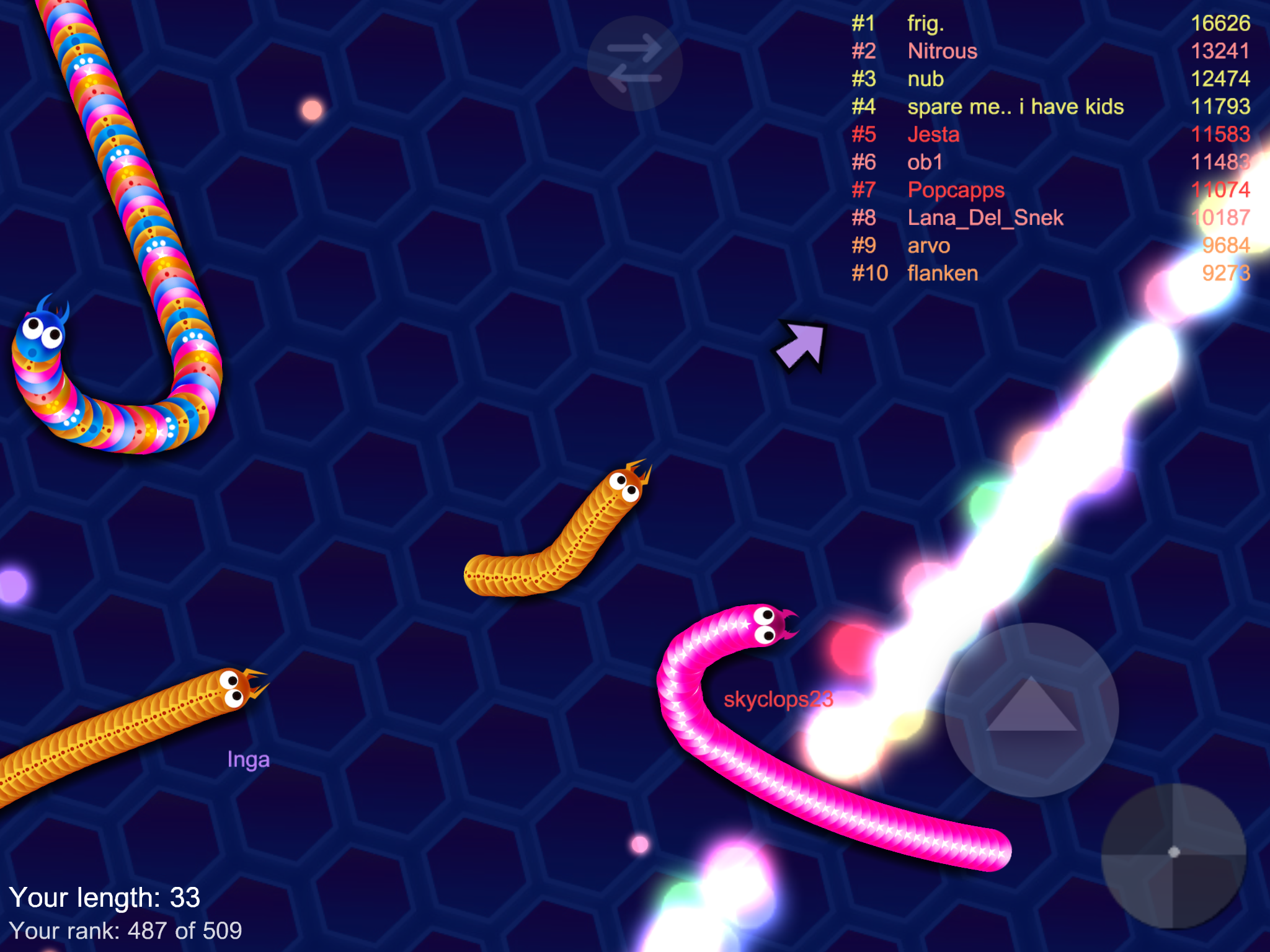Tap 'Your length: 33' text

[x=107, y=898]
